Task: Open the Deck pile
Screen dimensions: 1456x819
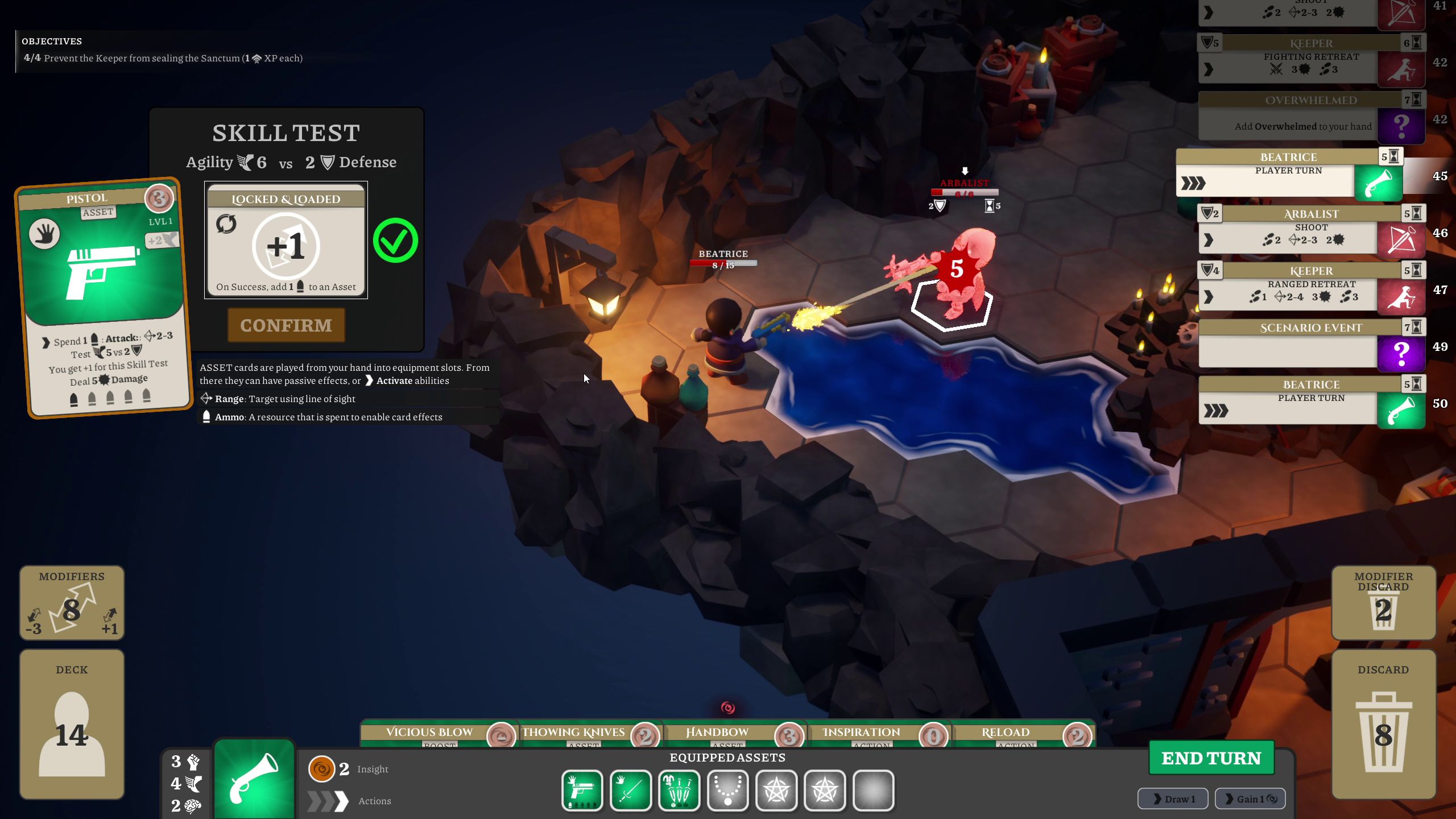Action: click(x=72, y=724)
